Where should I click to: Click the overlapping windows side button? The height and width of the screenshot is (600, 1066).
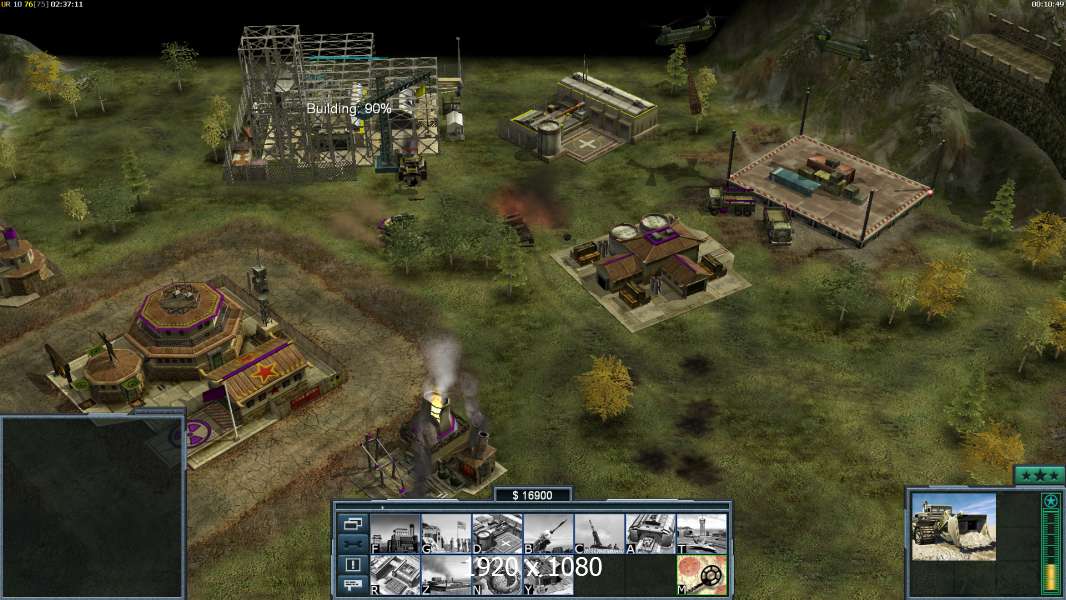[352, 523]
